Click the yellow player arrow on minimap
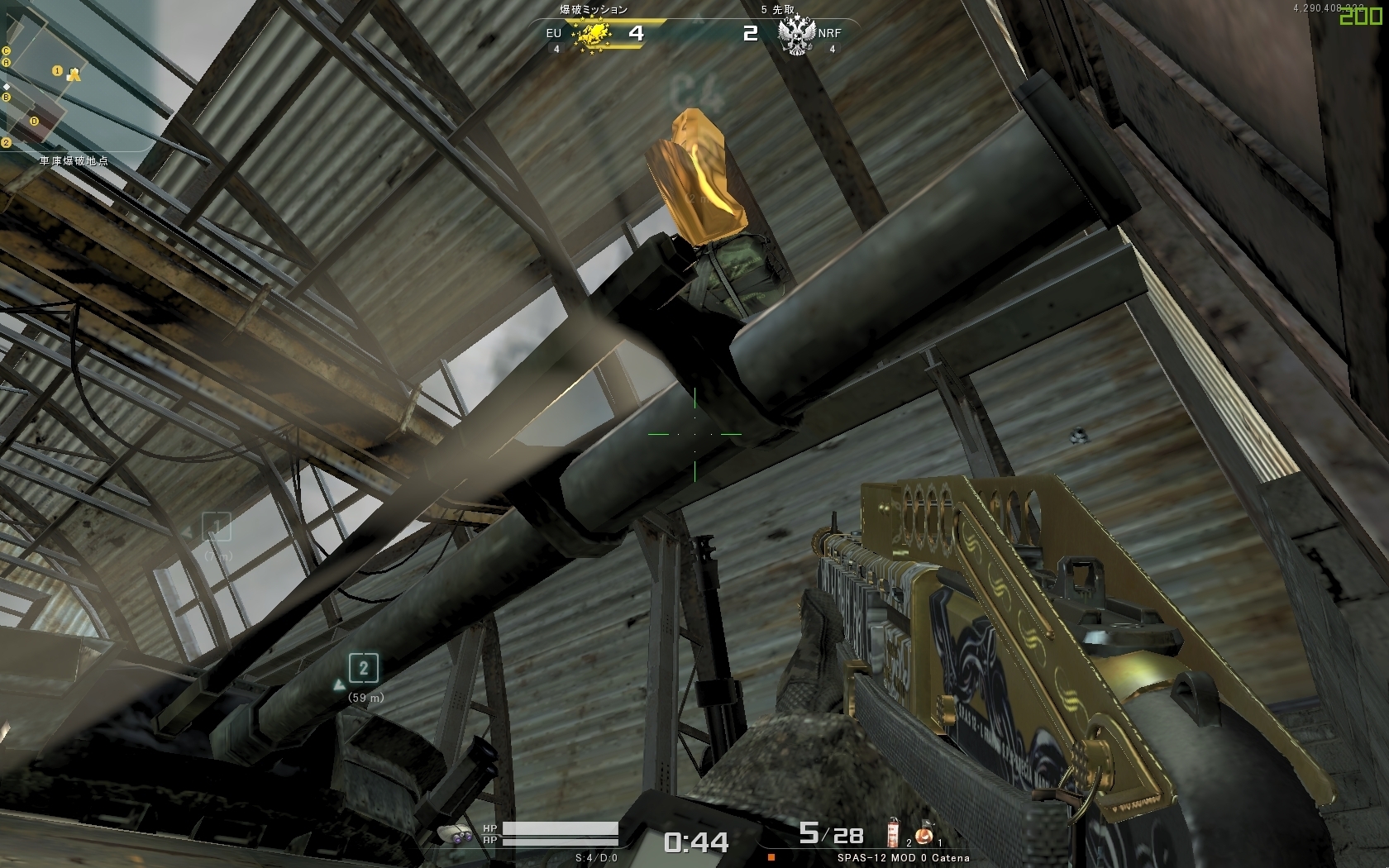This screenshot has height=868, width=1389. [x=74, y=75]
